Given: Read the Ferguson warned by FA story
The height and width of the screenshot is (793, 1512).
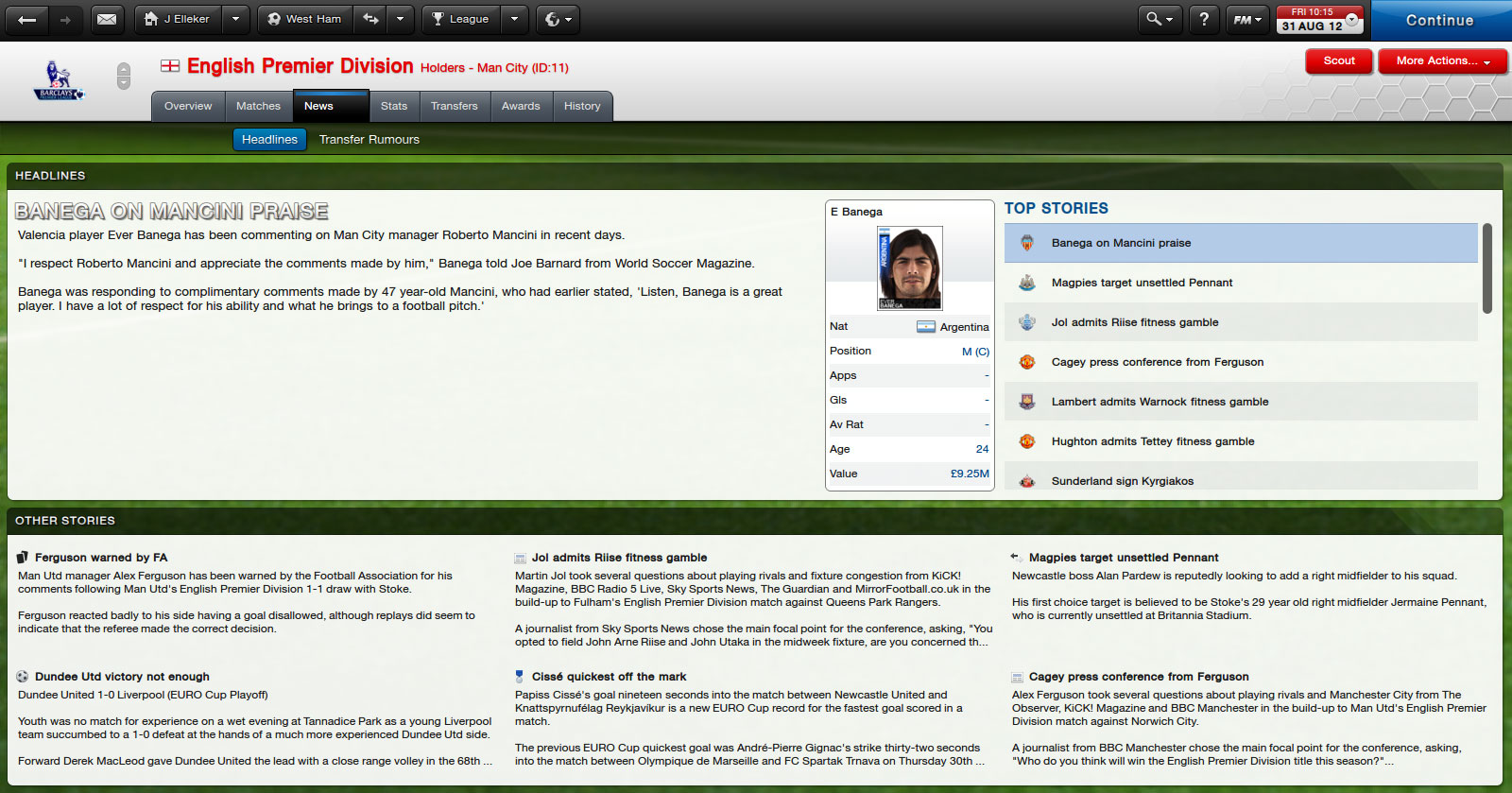Looking at the screenshot, I should pyautogui.click(x=101, y=558).
